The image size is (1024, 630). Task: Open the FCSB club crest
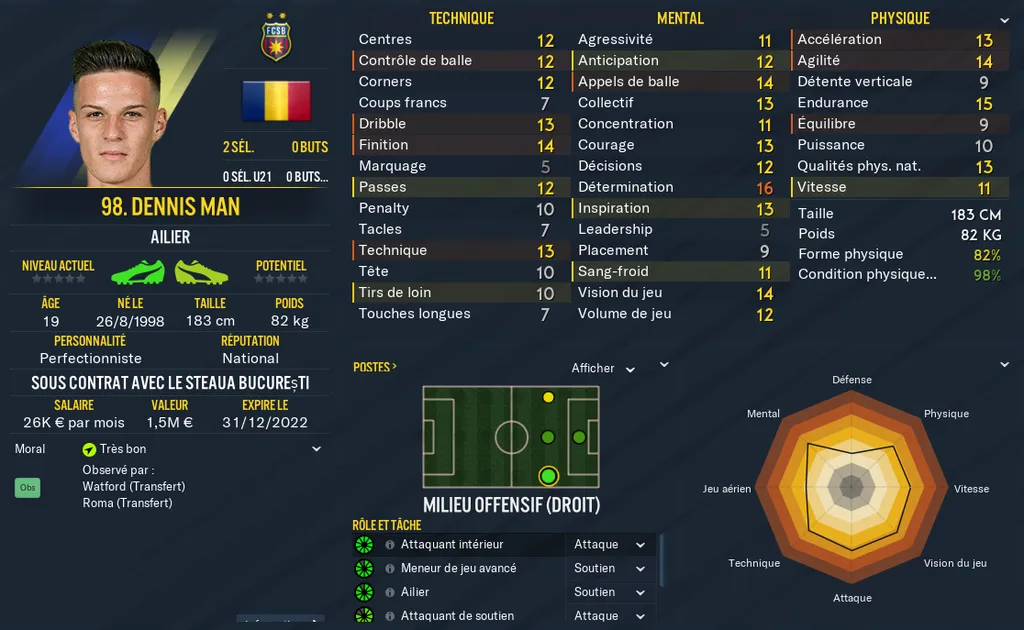[x=275, y=37]
